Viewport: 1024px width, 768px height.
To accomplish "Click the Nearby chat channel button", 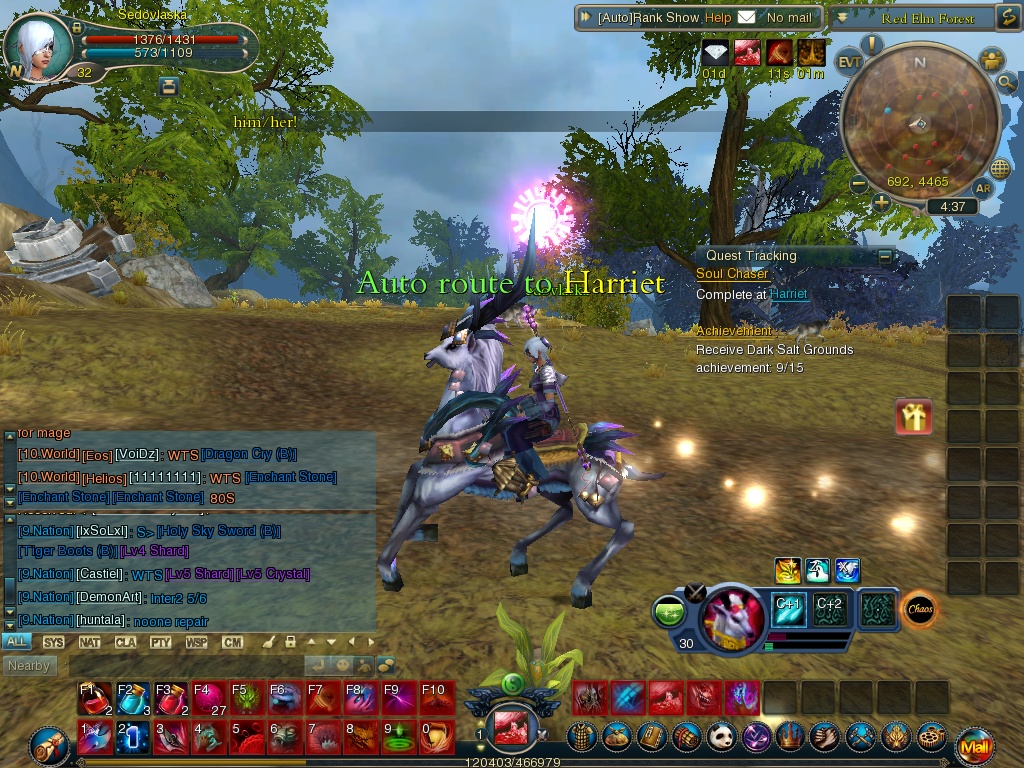I will tap(28, 665).
